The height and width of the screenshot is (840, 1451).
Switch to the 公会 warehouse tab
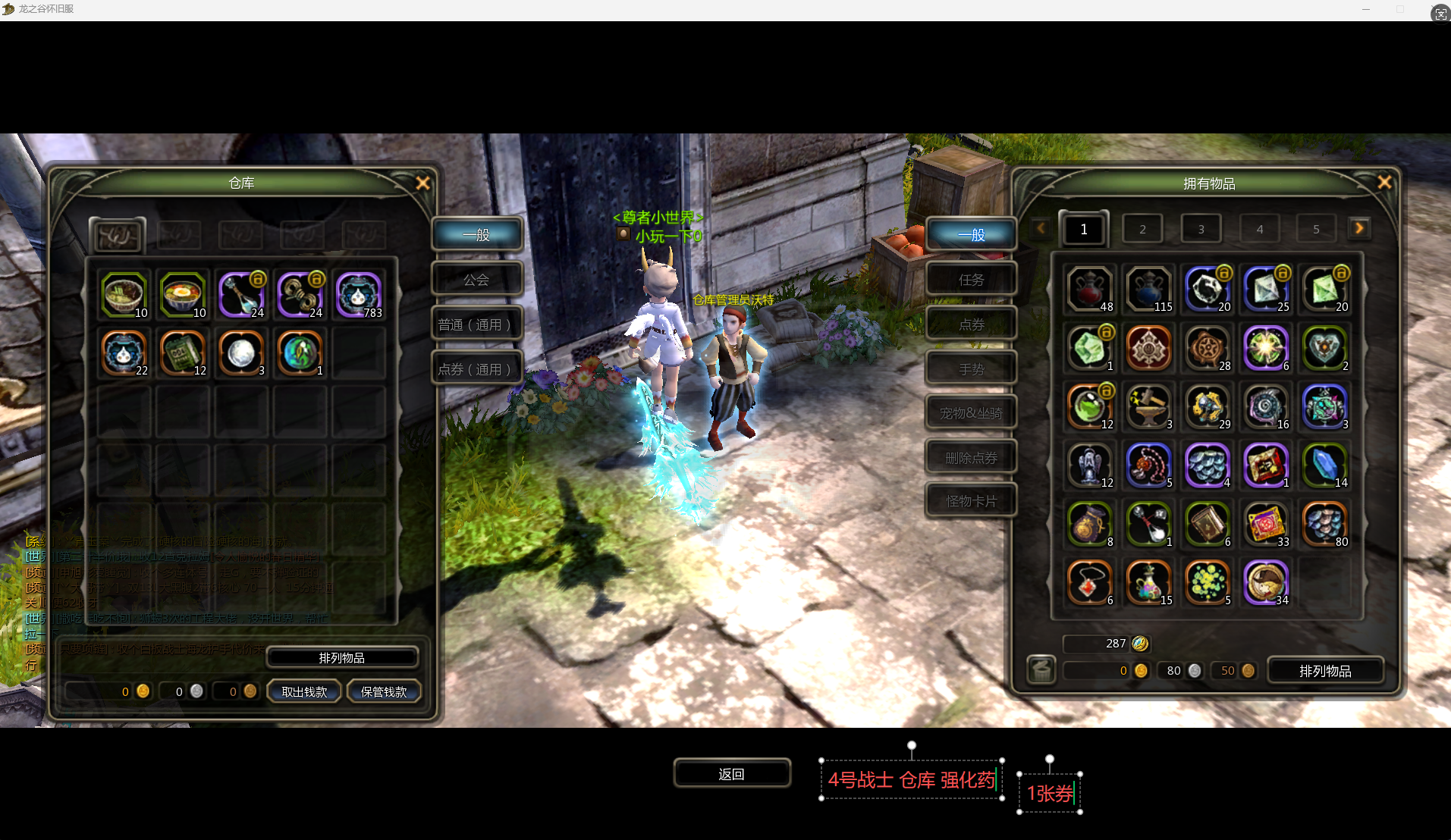476,280
